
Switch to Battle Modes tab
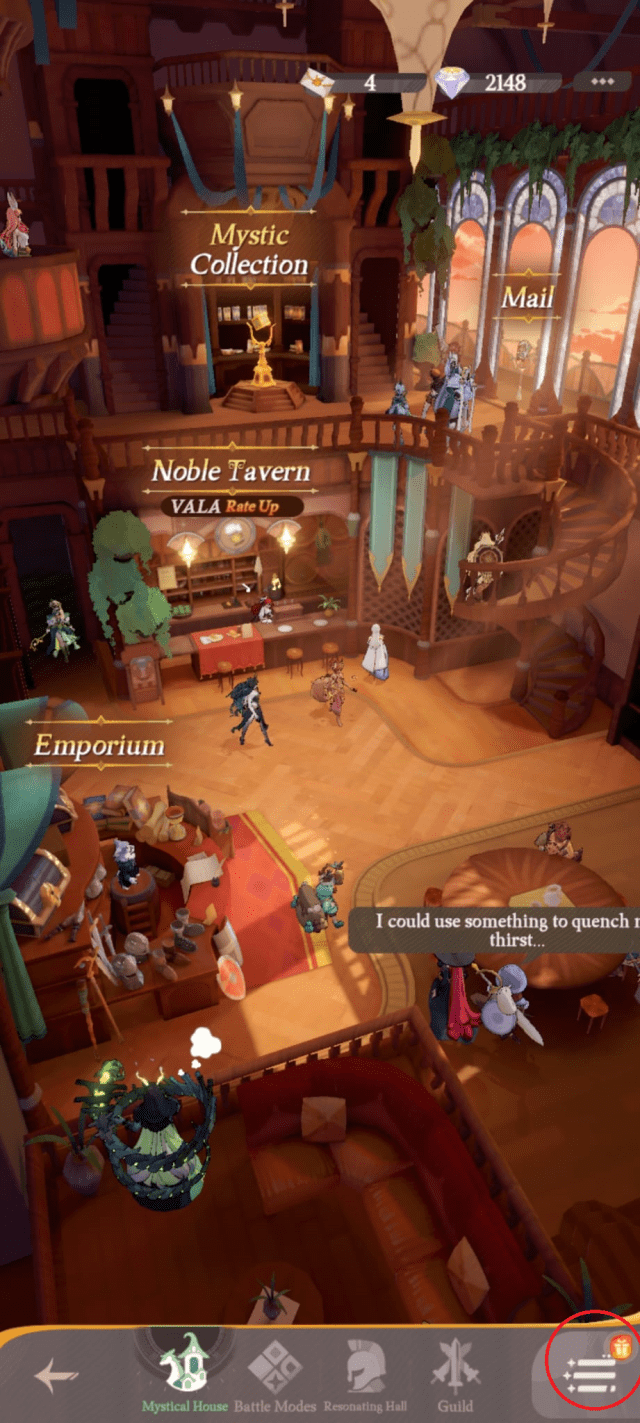pos(275,1373)
